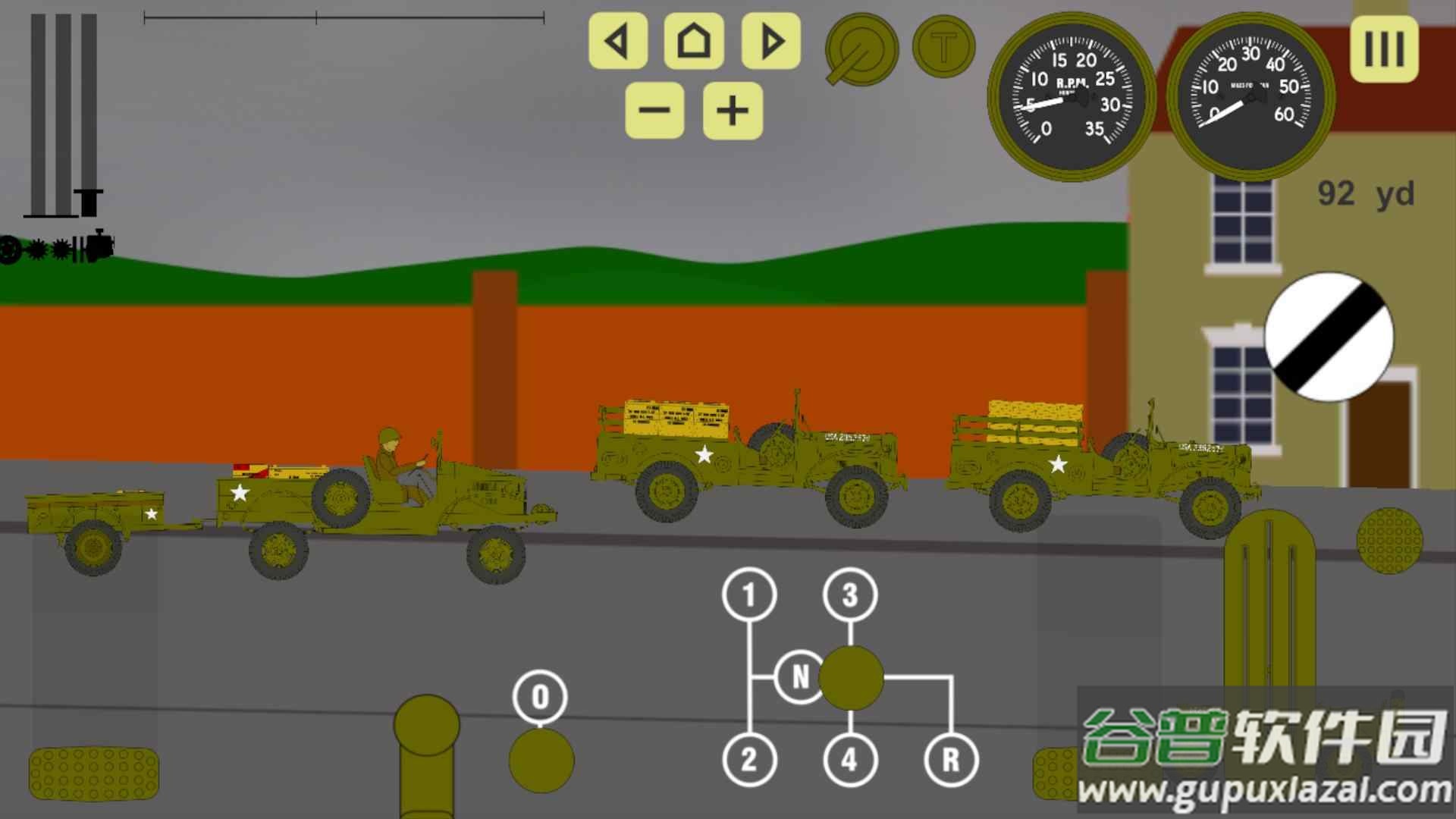Put the gearbox into neutral N

(x=800, y=676)
